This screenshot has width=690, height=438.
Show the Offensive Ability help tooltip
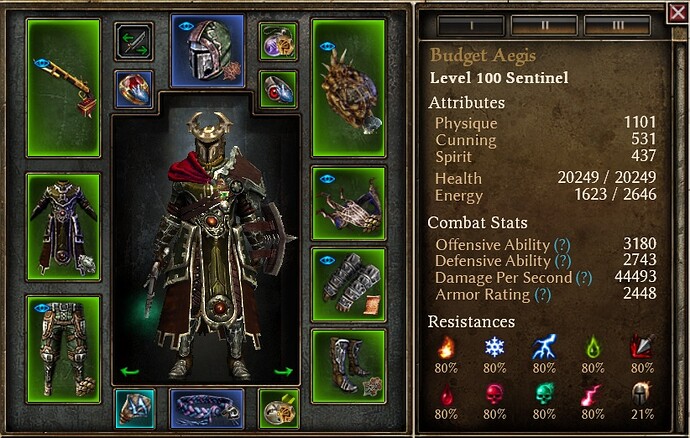561,245
